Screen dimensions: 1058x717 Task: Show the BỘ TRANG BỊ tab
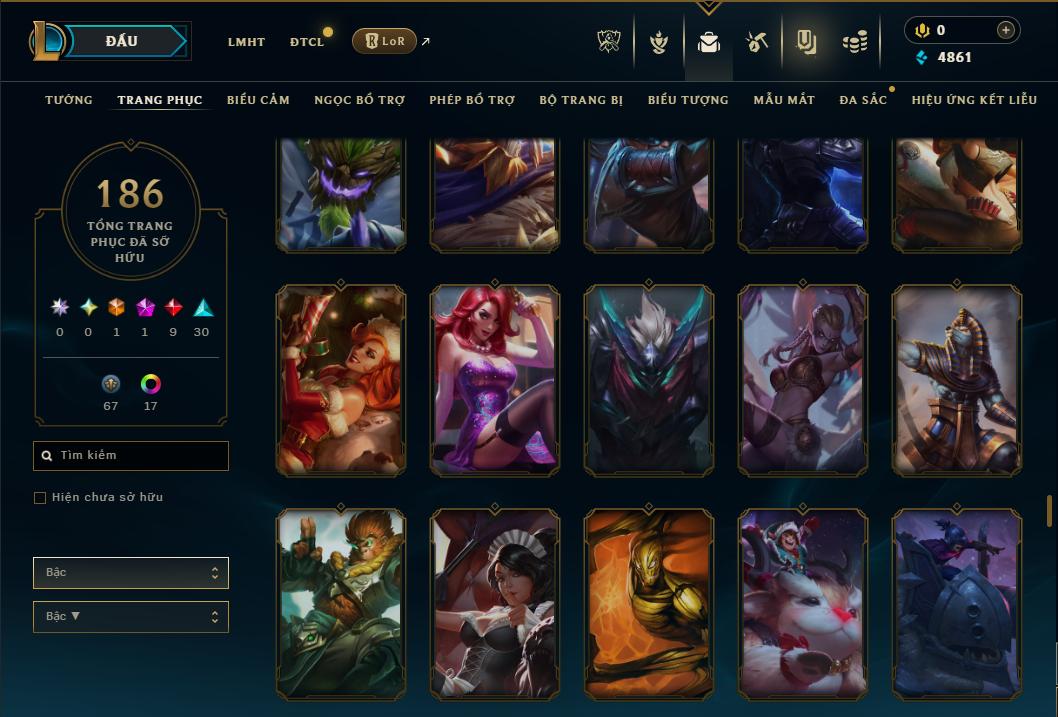(581, 100)
